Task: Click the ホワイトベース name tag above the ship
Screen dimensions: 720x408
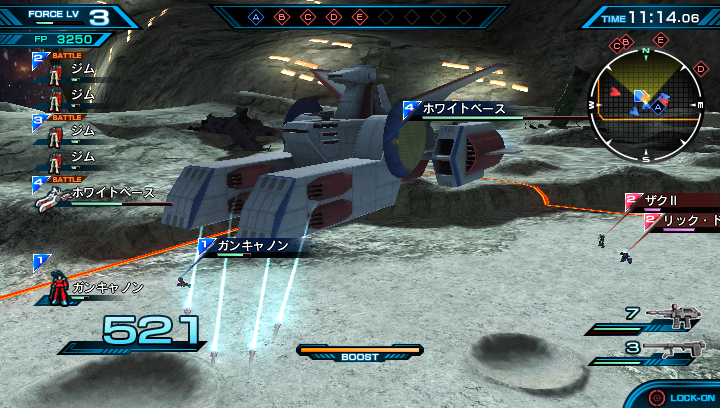Action: pyautogui.click(x=460, y=108)
